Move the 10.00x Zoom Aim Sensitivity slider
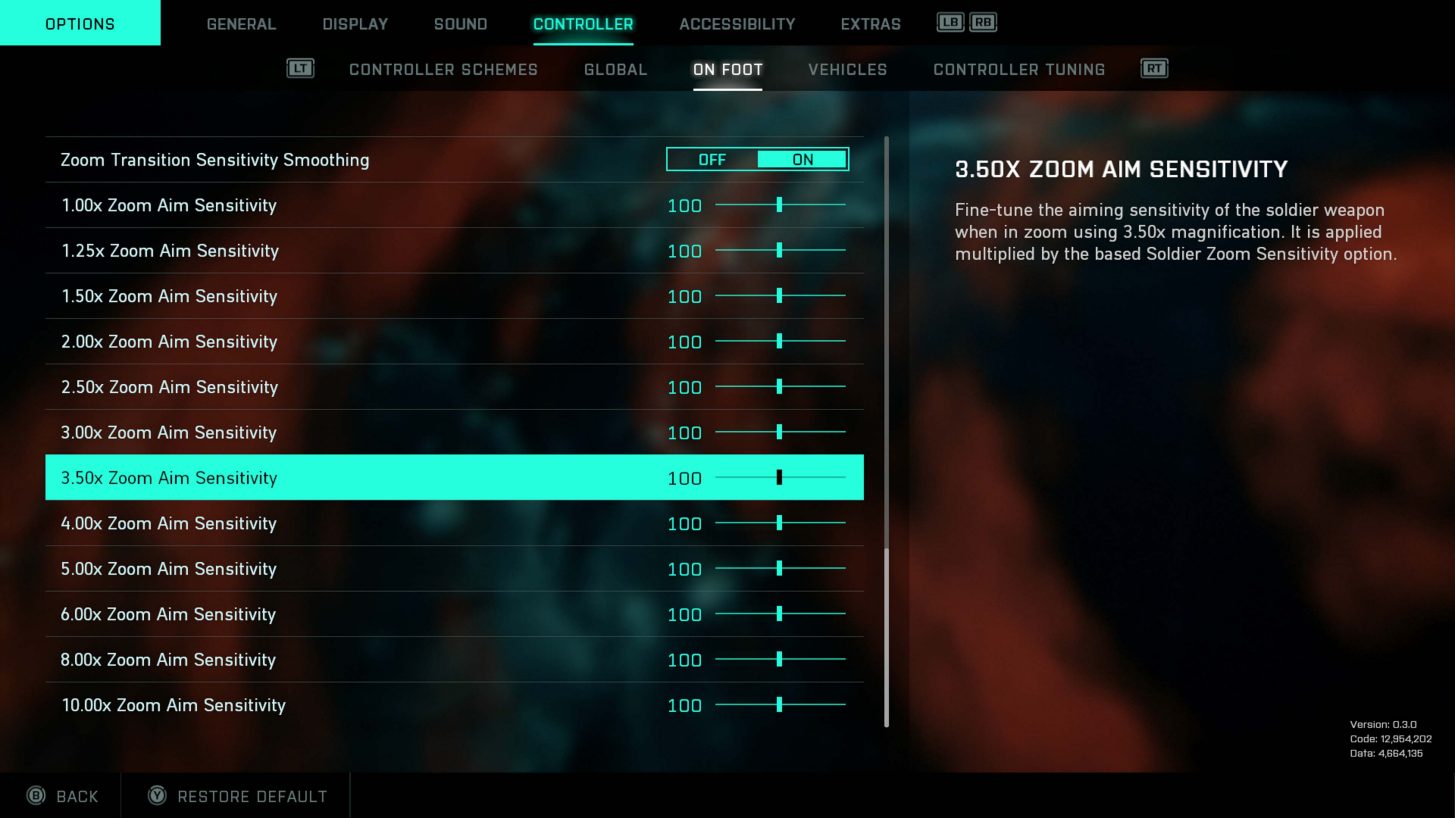 point(779,705)
